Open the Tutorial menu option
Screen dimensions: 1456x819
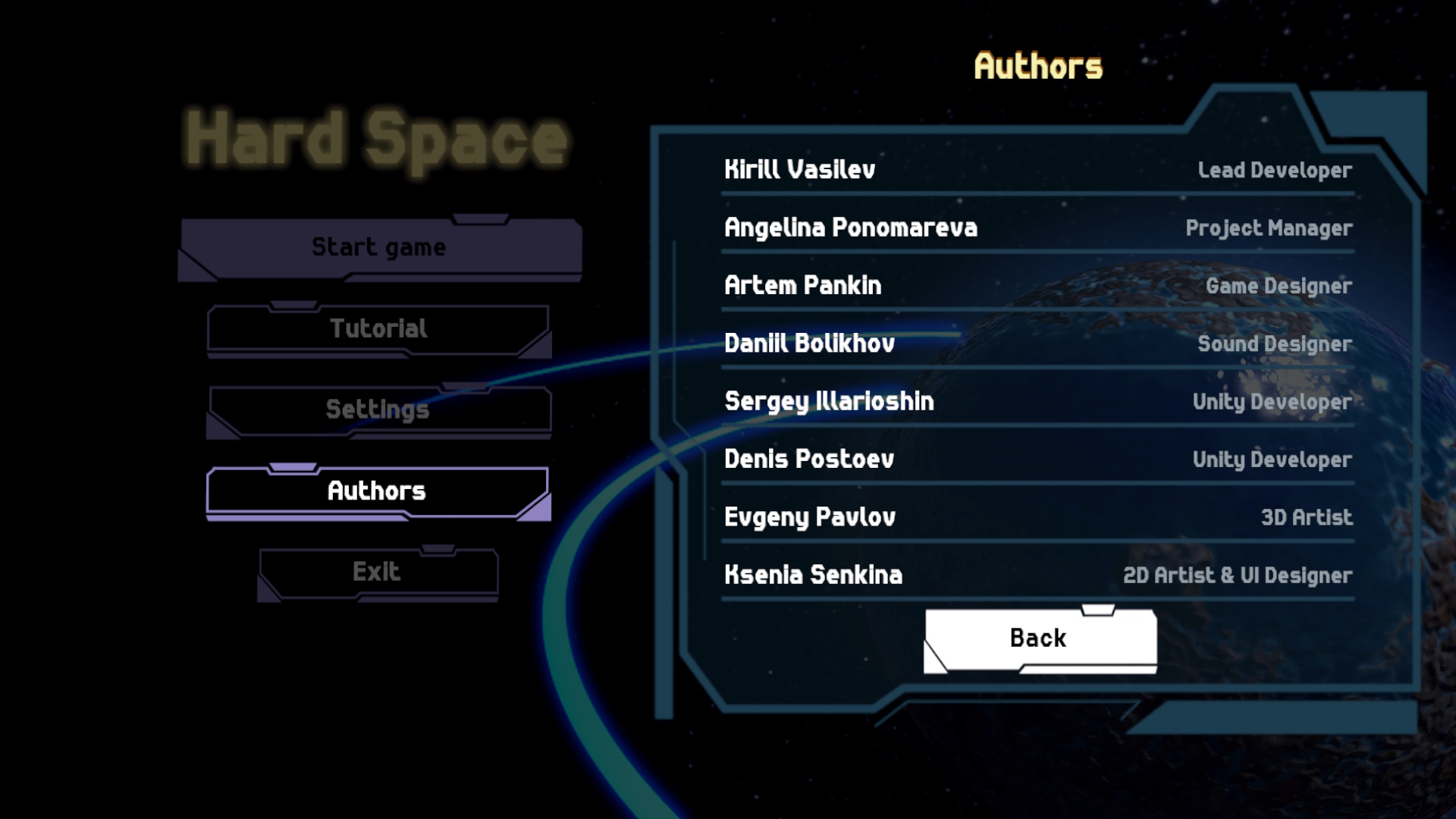pyautogui.click(x=378, y=328)
